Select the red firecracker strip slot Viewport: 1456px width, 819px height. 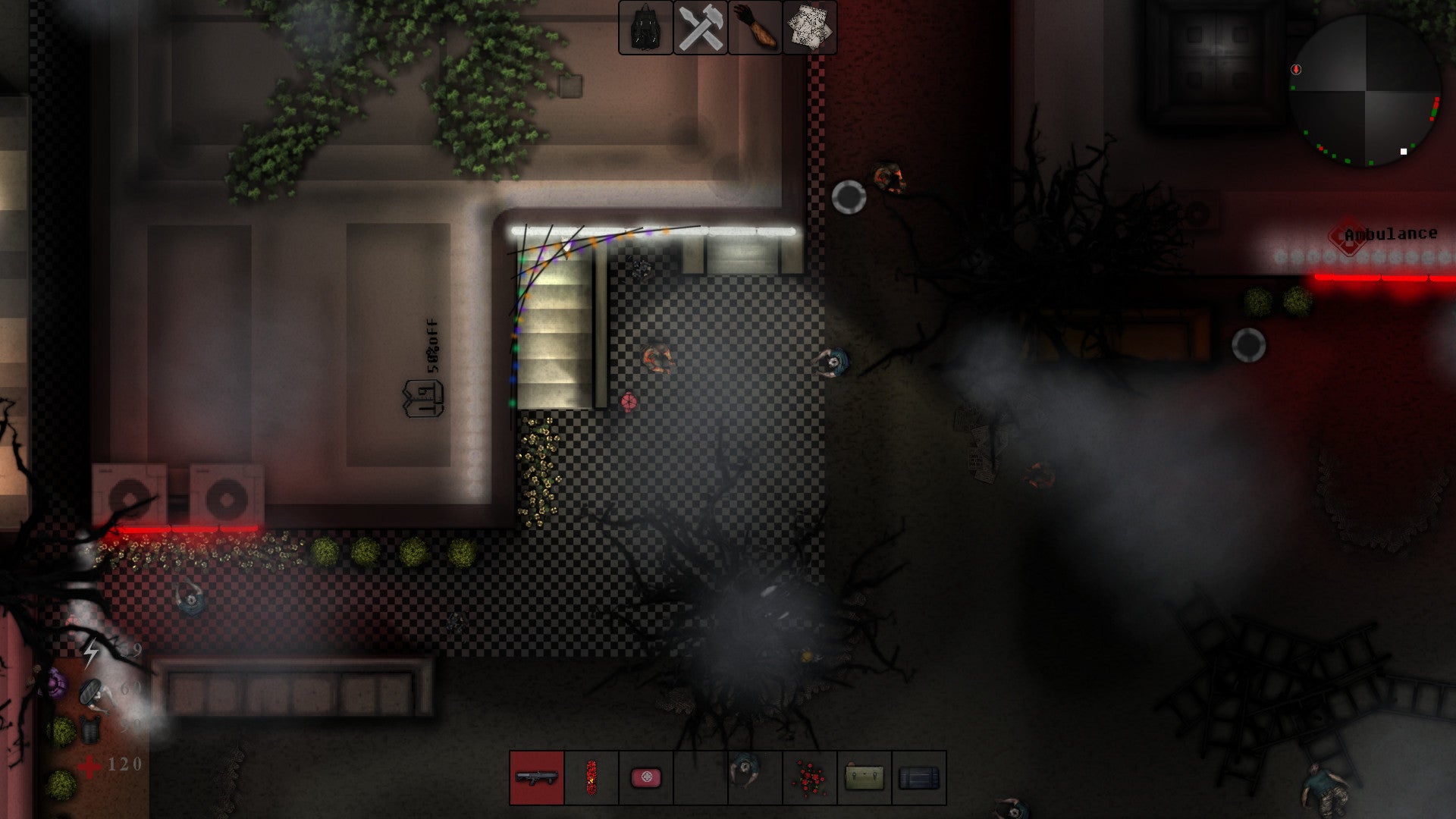[591, 777]
